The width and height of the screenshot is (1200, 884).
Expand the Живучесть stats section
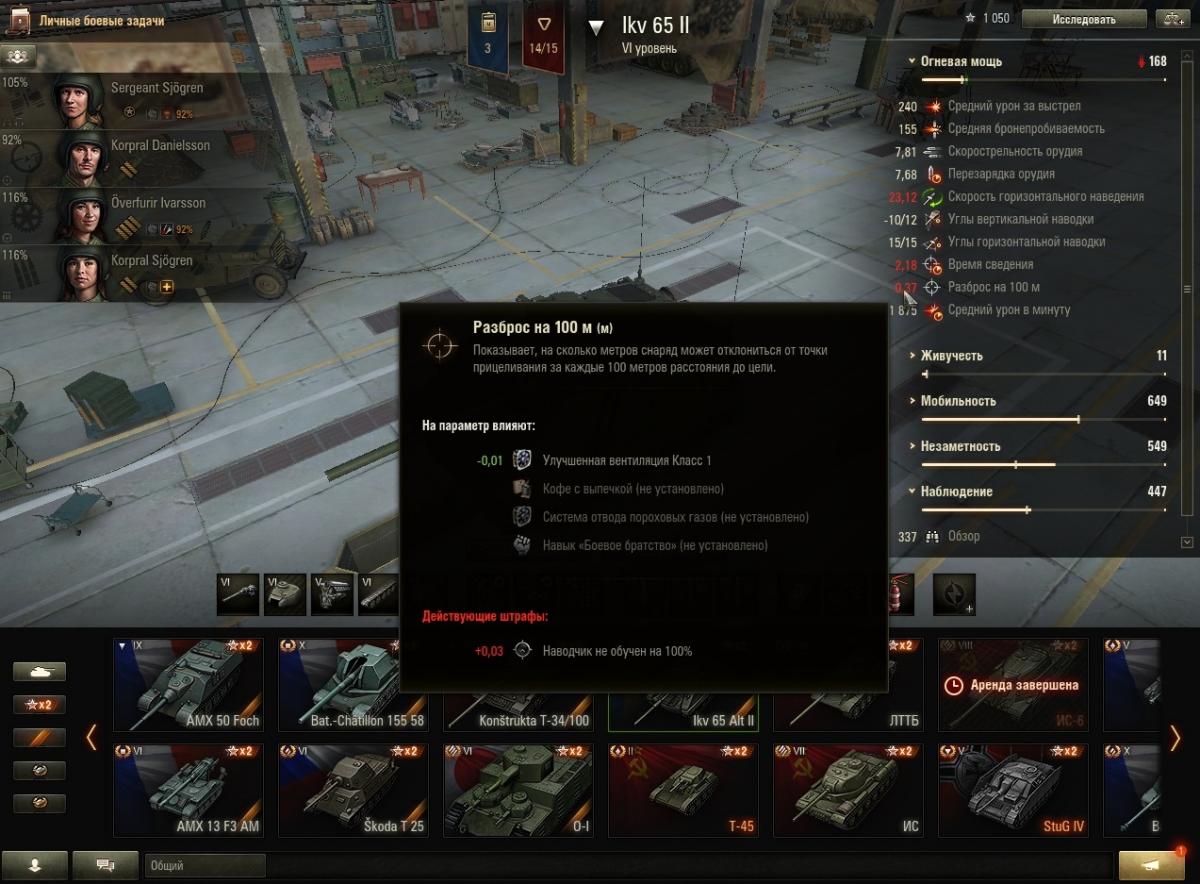point(951,356)
